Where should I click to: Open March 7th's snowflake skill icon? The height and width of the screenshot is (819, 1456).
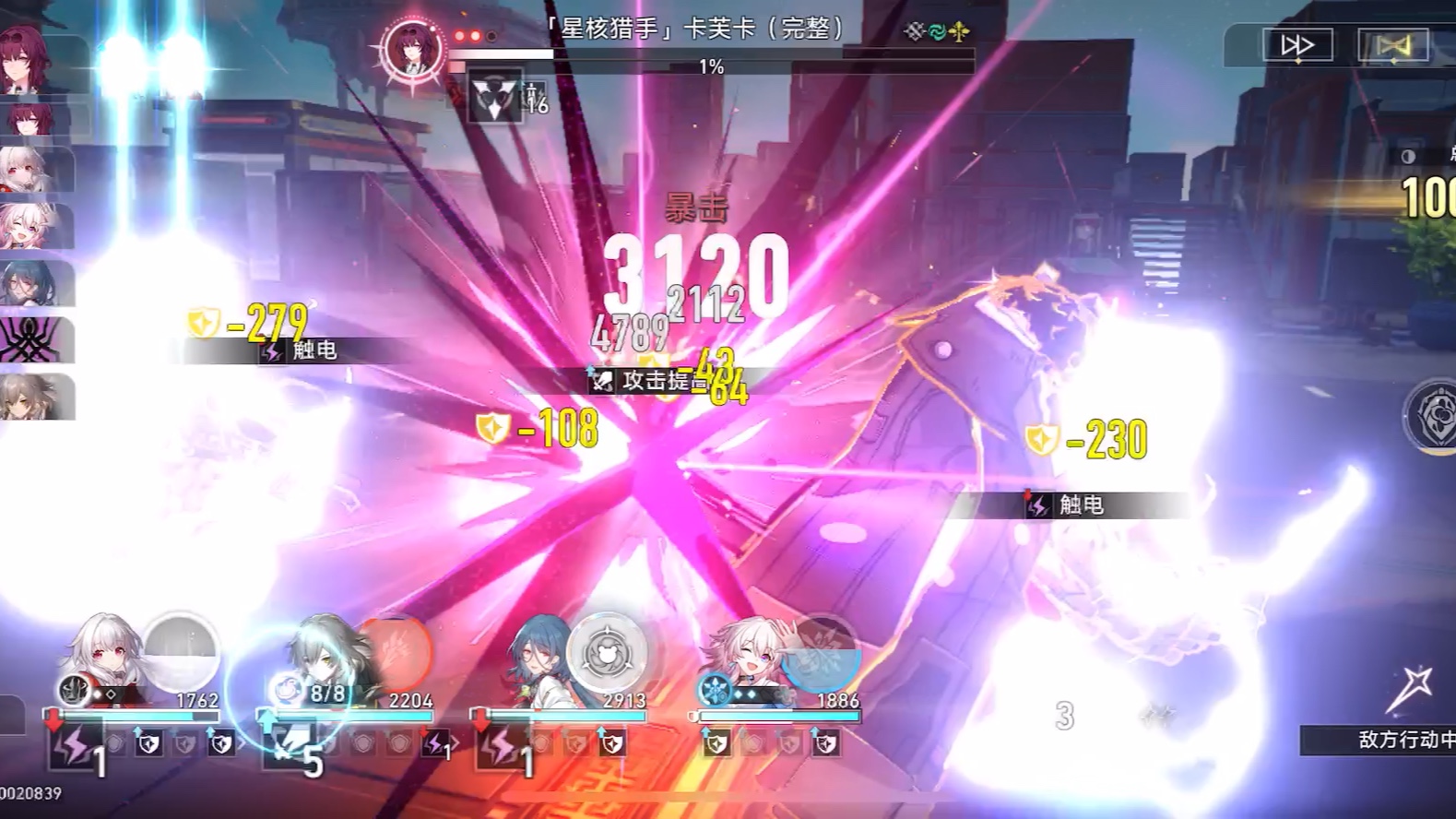point(715,690)
